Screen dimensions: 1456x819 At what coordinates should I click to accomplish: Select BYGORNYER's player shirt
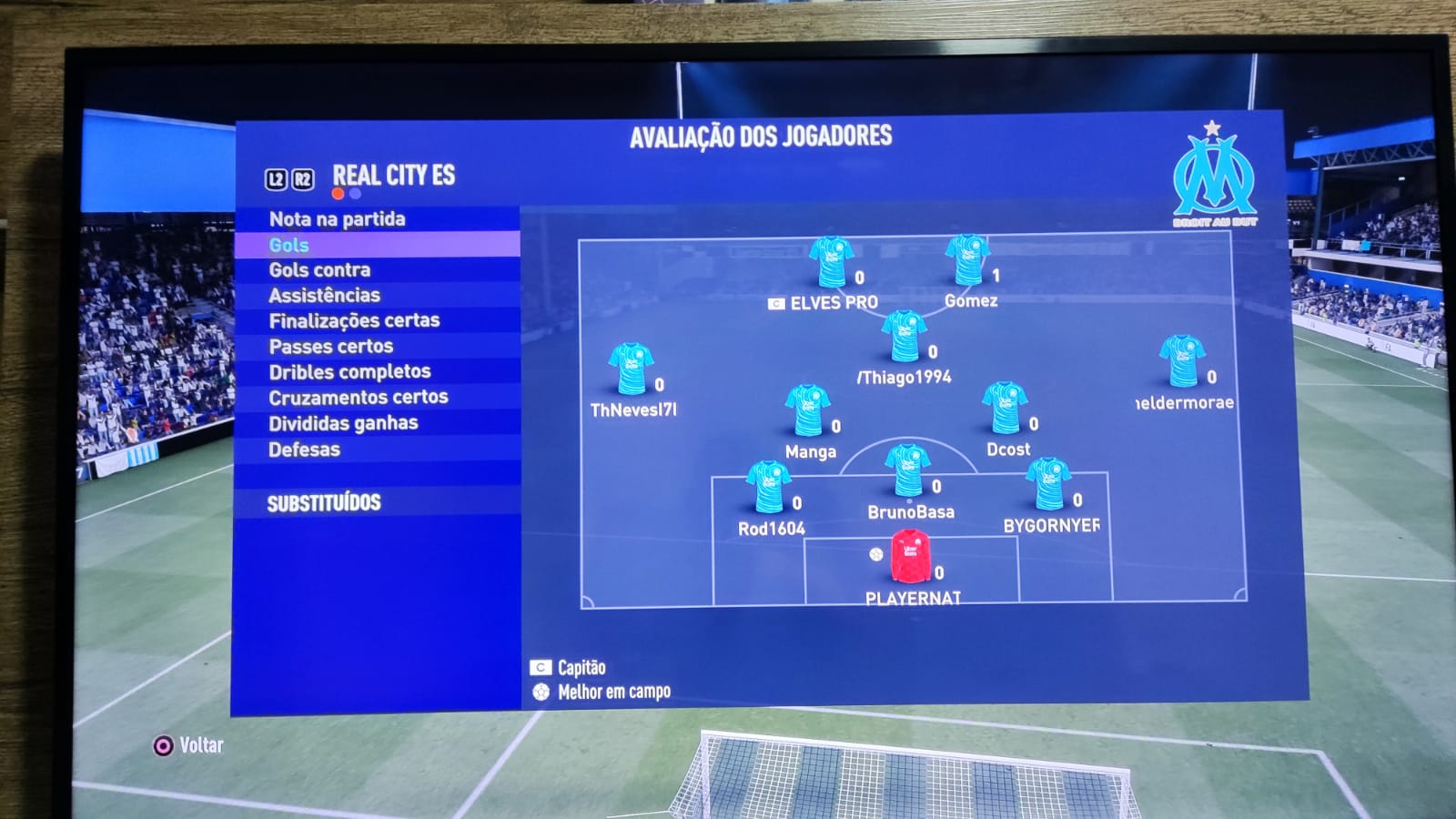pyautogui.click(x=1048, y=484)
